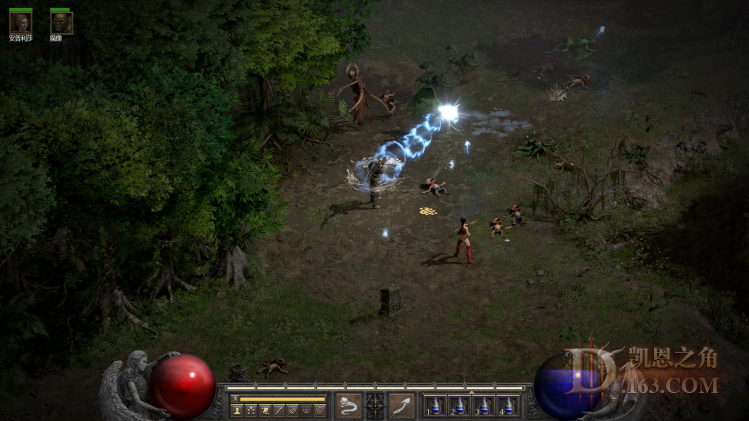Use the blue mana potion in belt slot 4
Viewport: 749px width, 421px height.
[x=508, y=406]
